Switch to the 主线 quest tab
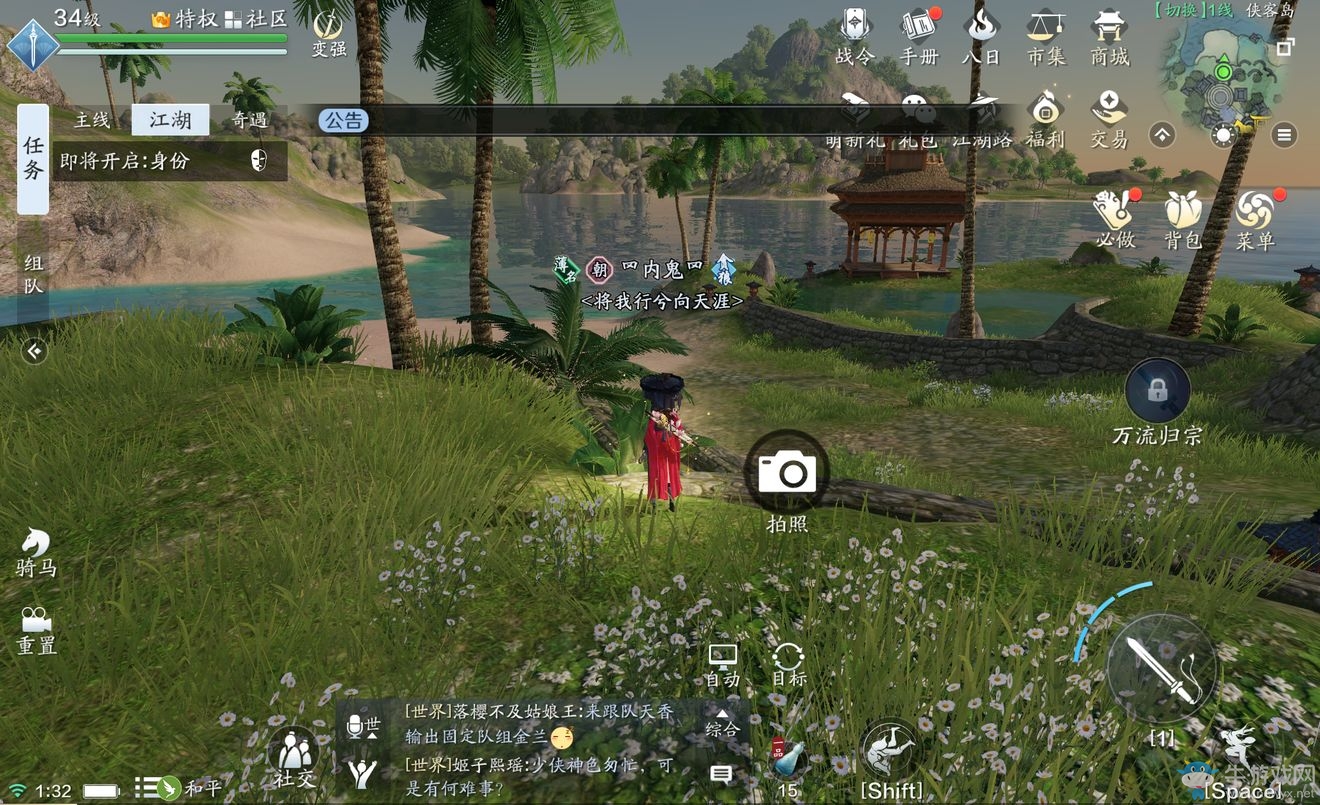Screen dimensions: 1320x805 click(92, 120)
